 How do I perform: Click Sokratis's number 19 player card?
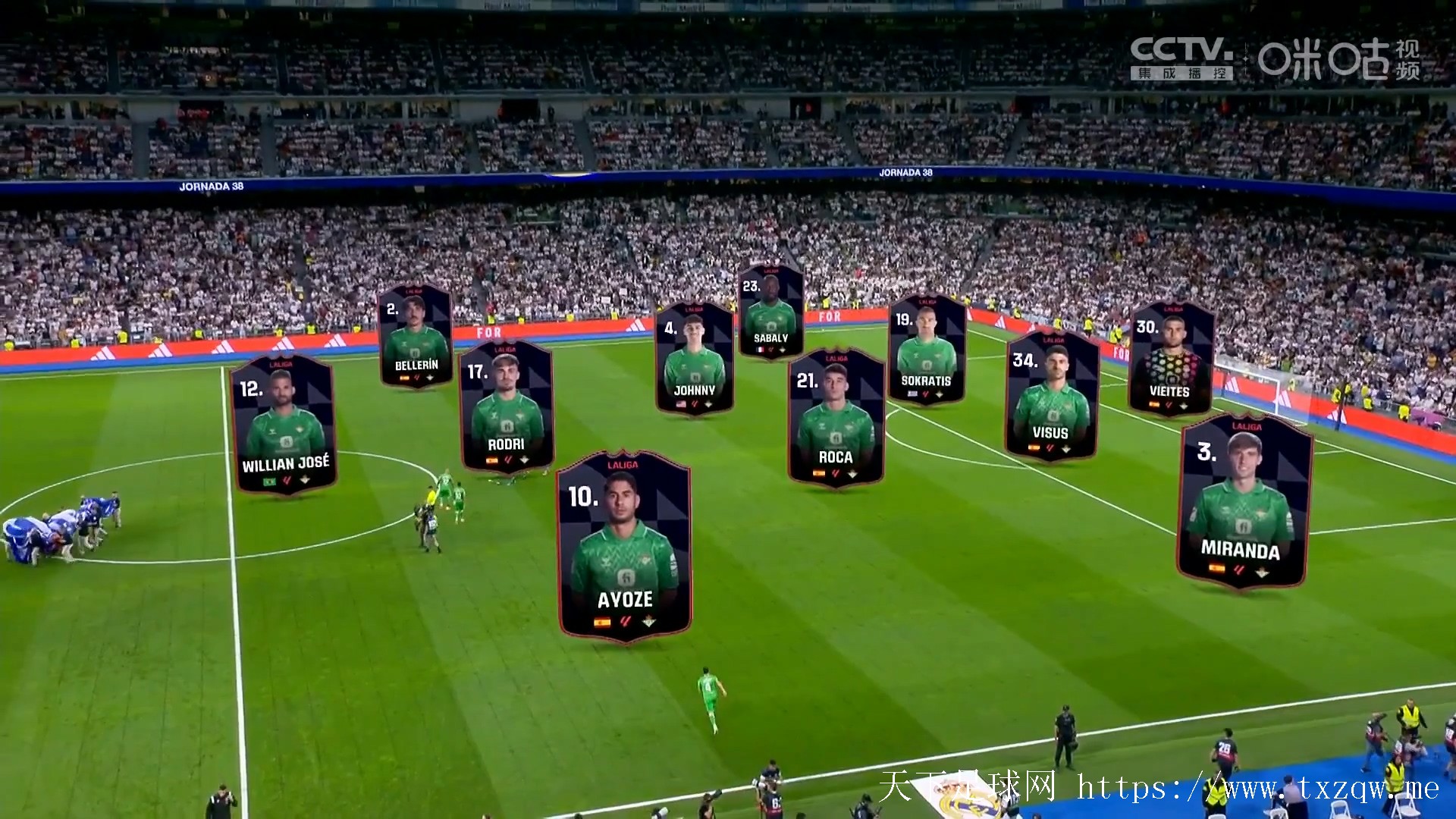[x=926, y=349]
